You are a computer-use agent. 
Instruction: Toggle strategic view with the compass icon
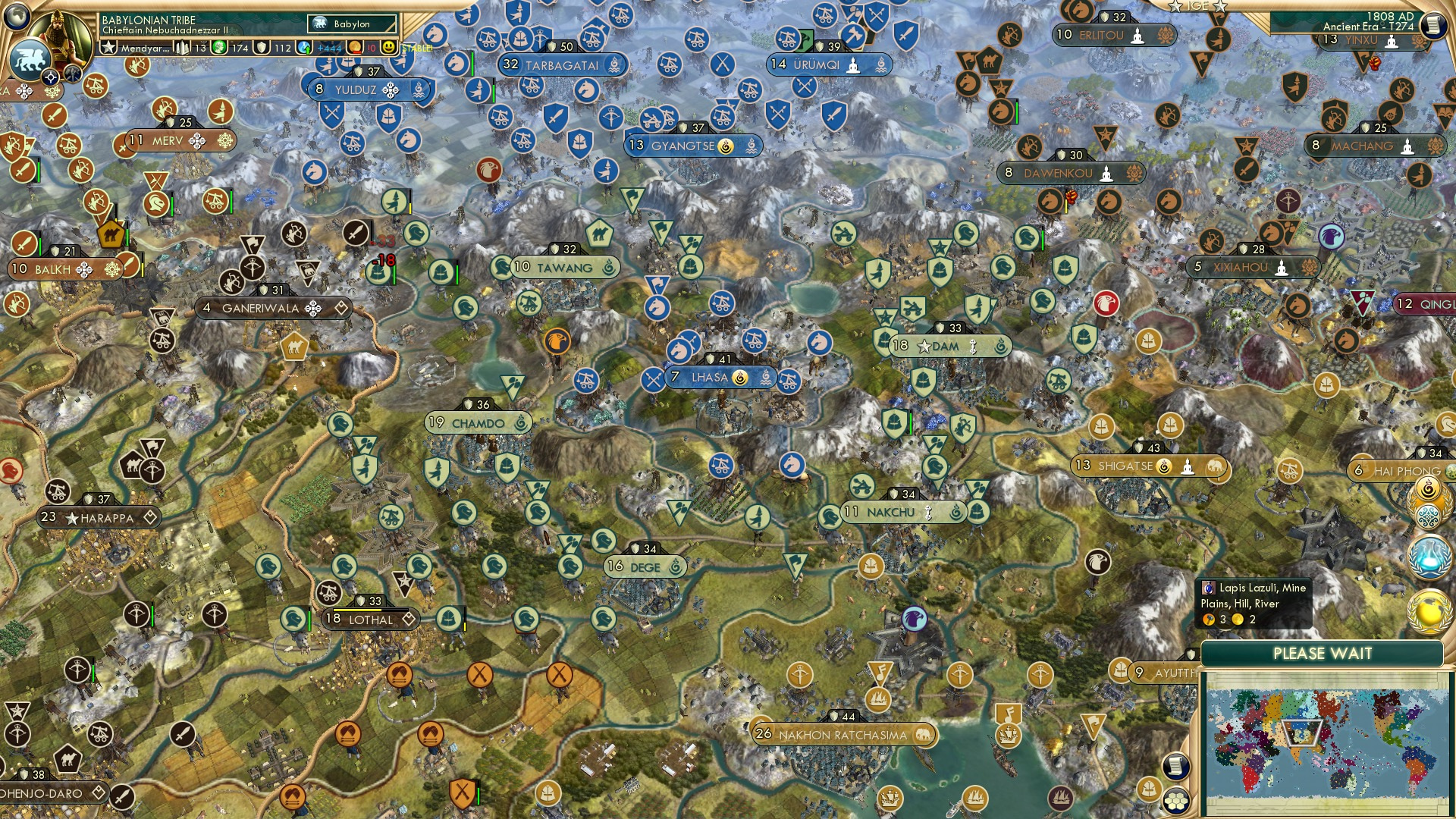point(50,77)
